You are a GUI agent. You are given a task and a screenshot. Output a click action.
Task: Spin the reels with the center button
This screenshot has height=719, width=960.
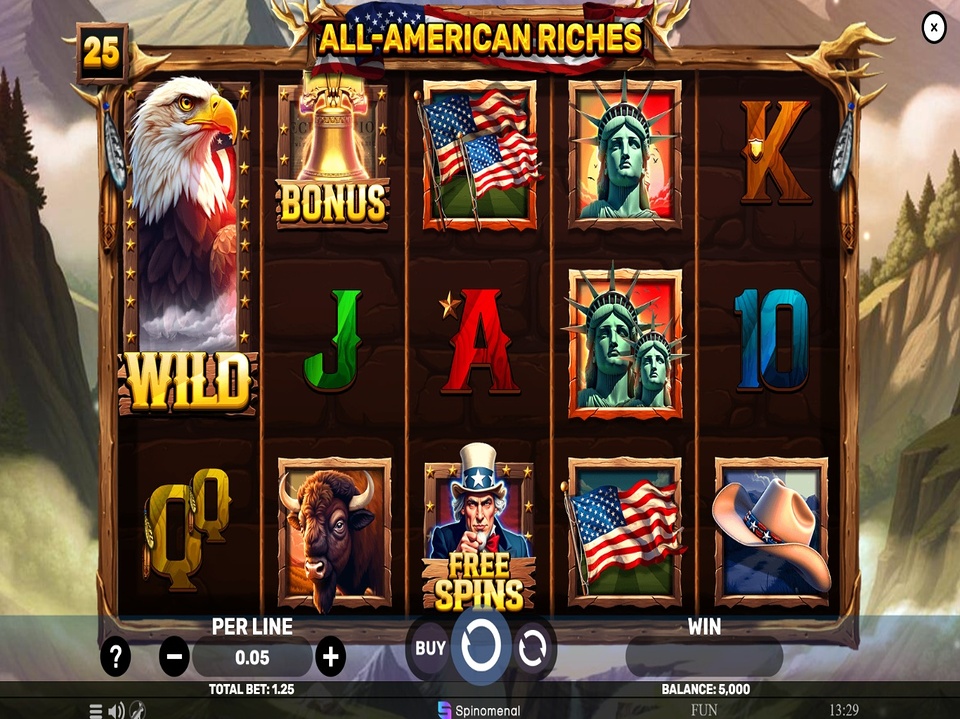(481, 646)
